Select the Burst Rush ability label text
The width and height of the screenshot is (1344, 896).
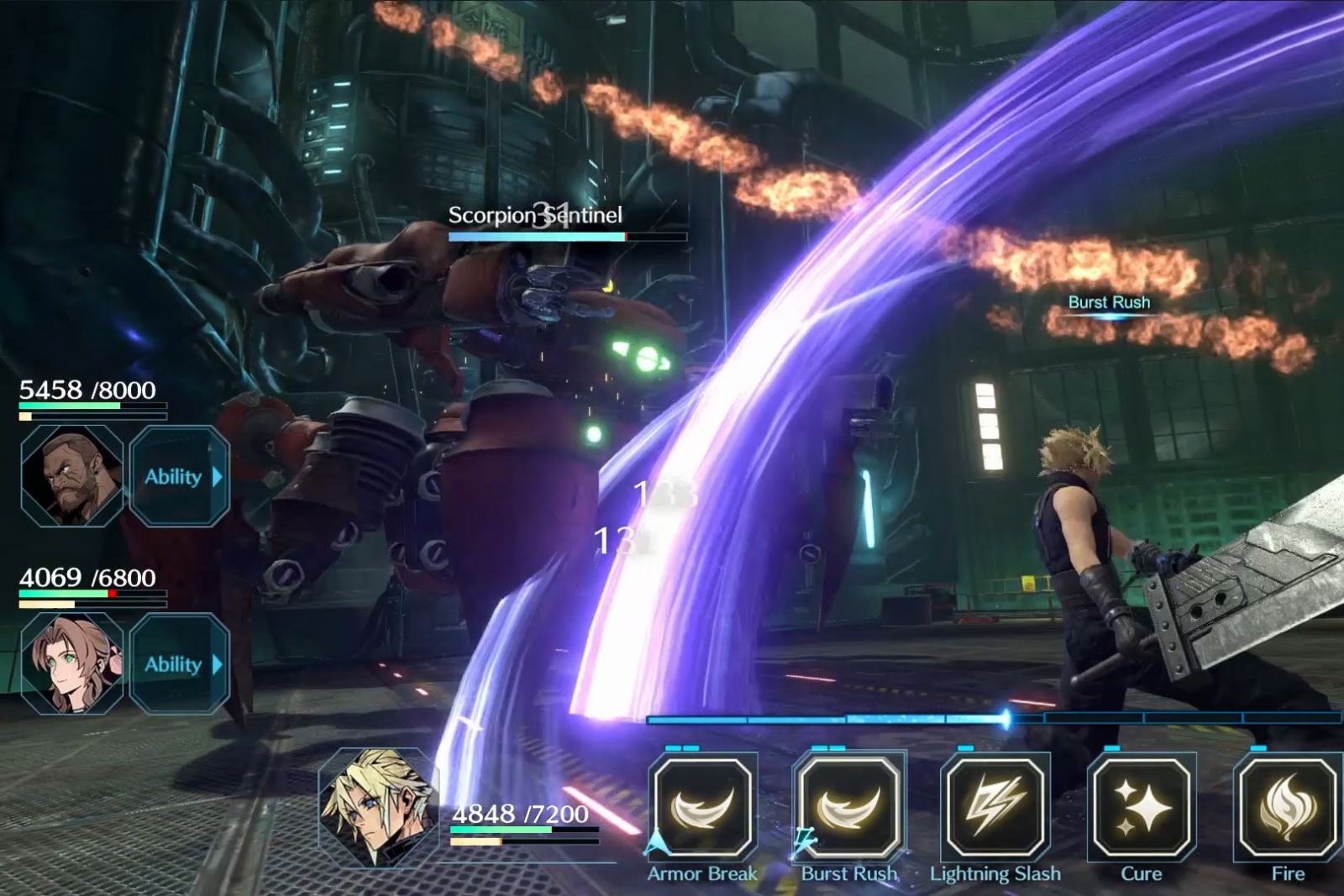(x=848, y=873)
